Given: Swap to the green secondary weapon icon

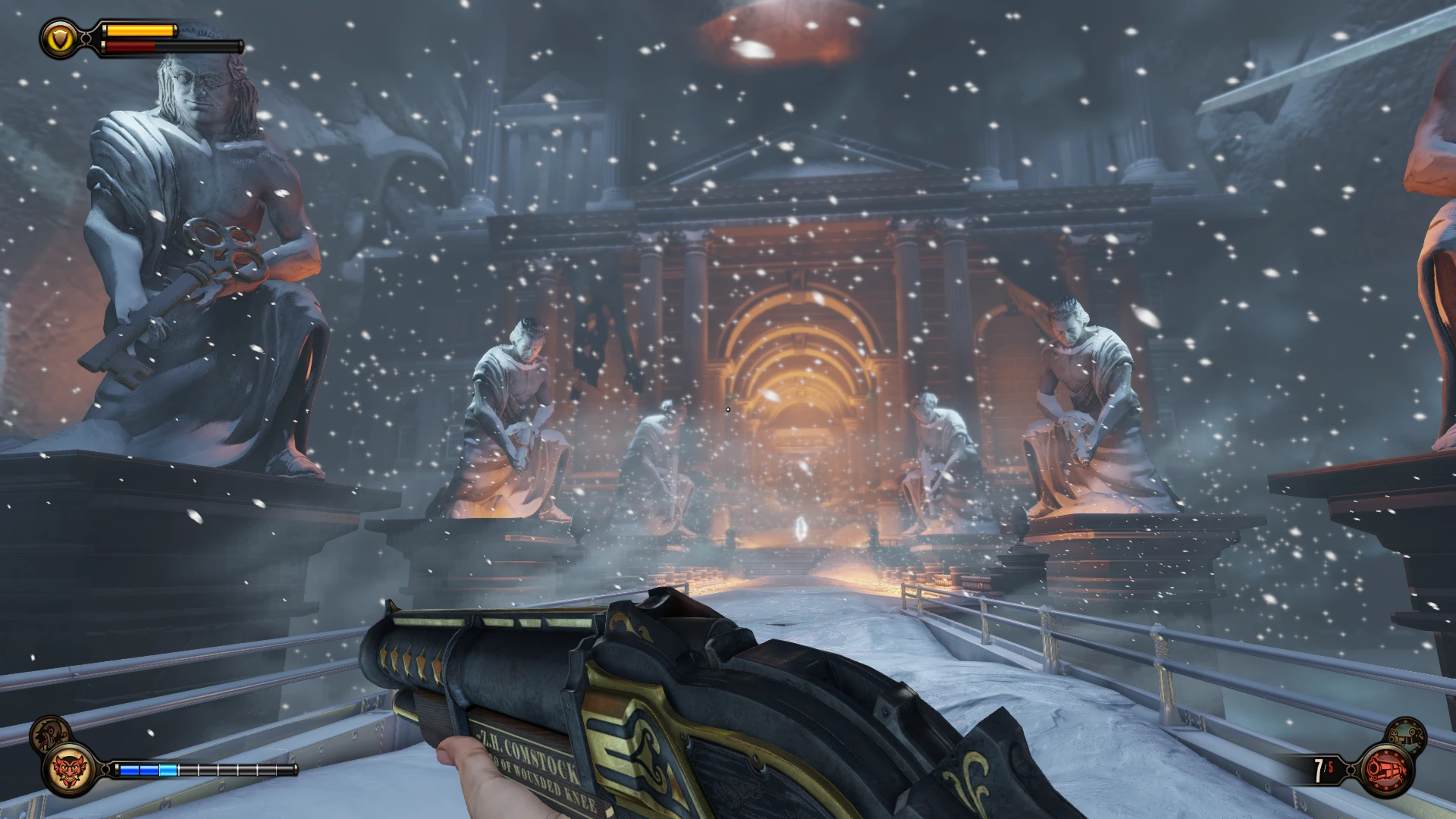Looking at the screenshot, I should (1407, 734).
